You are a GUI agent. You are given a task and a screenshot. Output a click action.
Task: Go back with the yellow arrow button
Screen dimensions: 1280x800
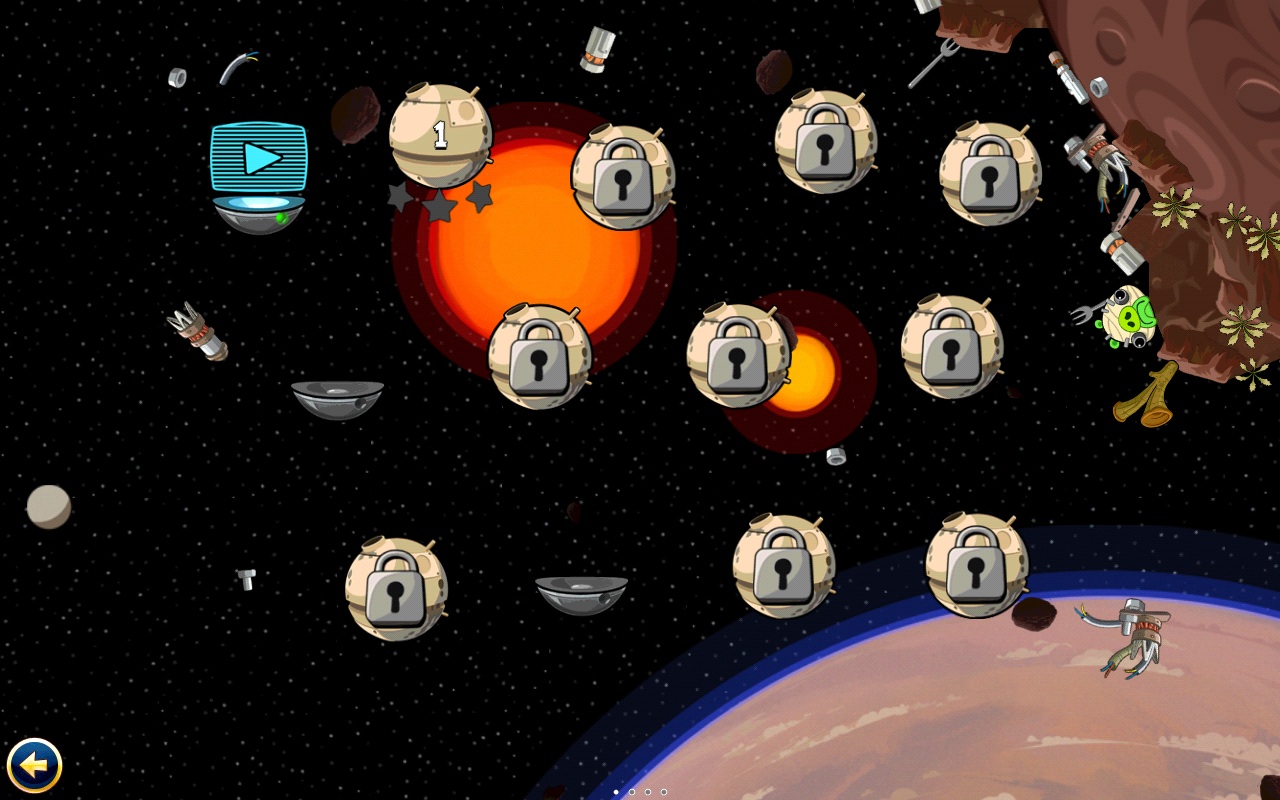[35, 766]
